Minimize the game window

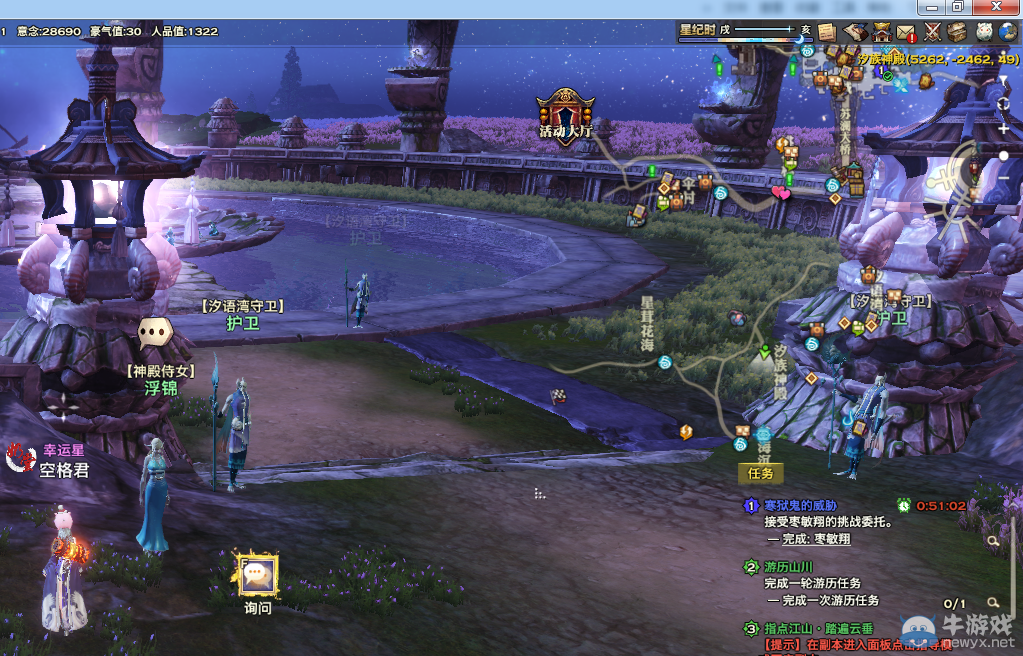[x=930, y=7]
